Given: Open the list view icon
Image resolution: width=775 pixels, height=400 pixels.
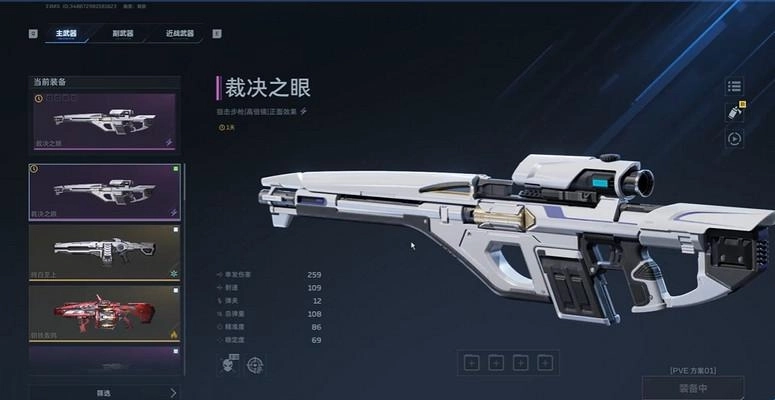Looking at the screenshot, I should click(x=734, y=87).
